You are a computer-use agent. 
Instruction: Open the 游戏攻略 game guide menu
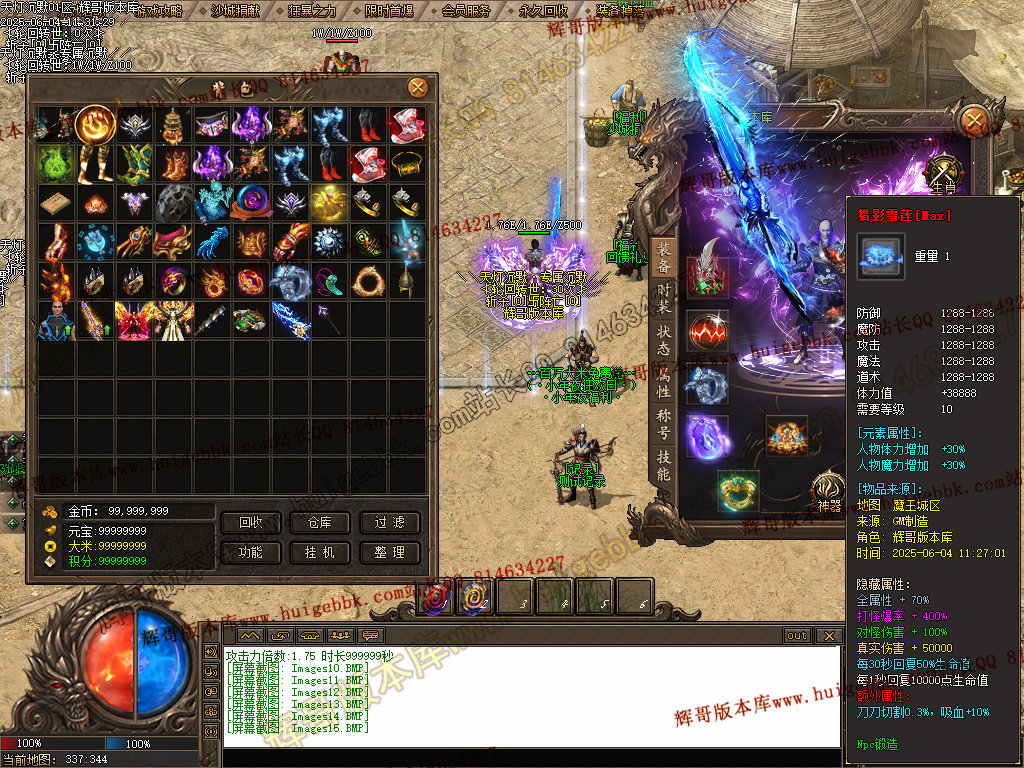[158, 11]
